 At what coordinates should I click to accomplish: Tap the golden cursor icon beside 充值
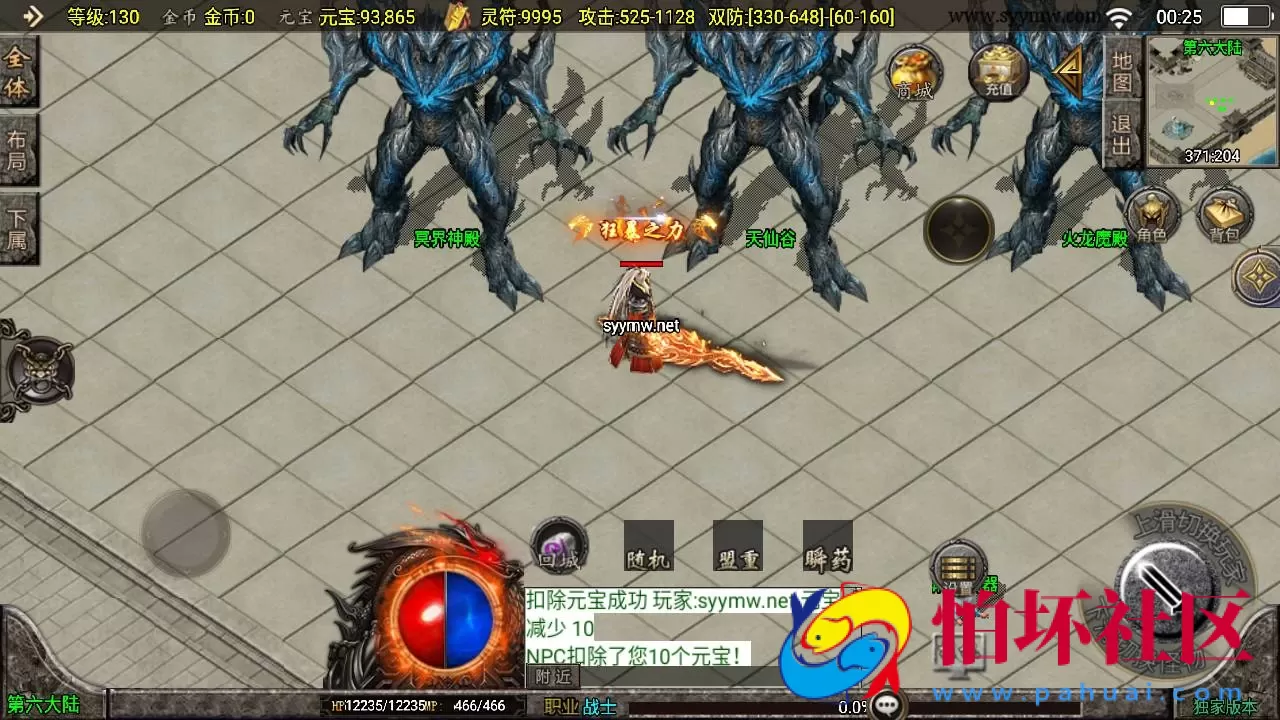pyautogui.click(x=1067, y=70)
